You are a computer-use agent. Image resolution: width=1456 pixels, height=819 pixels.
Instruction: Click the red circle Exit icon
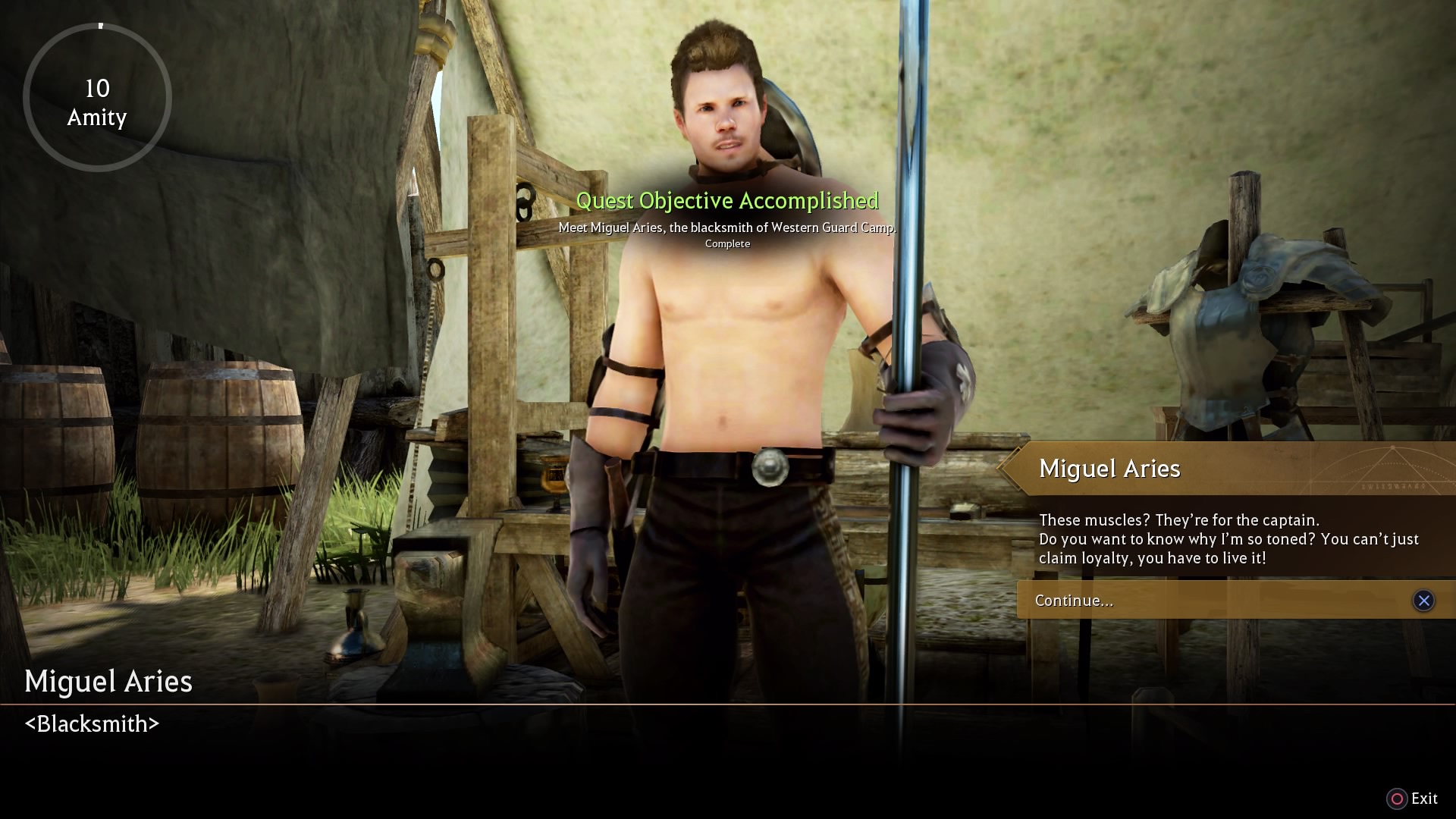click(x=1398, y=799)
